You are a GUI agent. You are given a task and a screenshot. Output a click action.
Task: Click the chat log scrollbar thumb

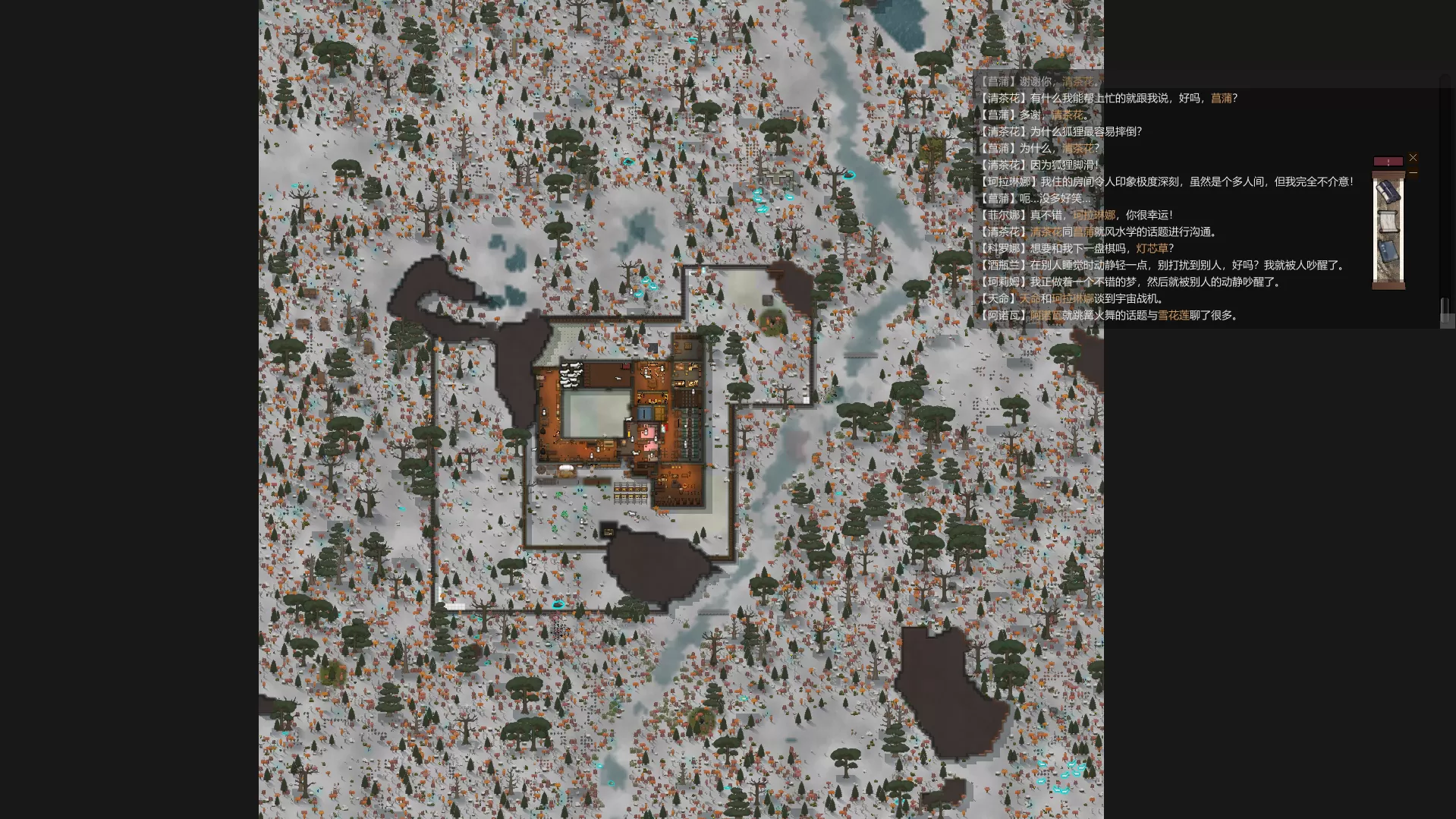[x=1445, y=306]
